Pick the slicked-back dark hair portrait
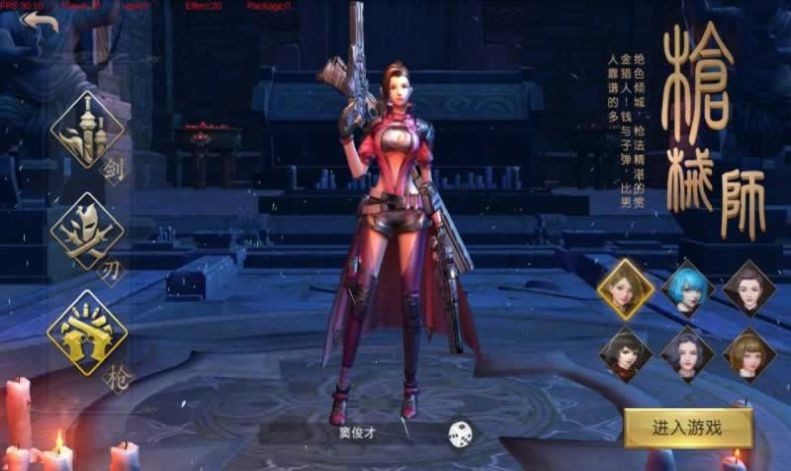Screen dimensions: 791x471 tap(749, 289)
